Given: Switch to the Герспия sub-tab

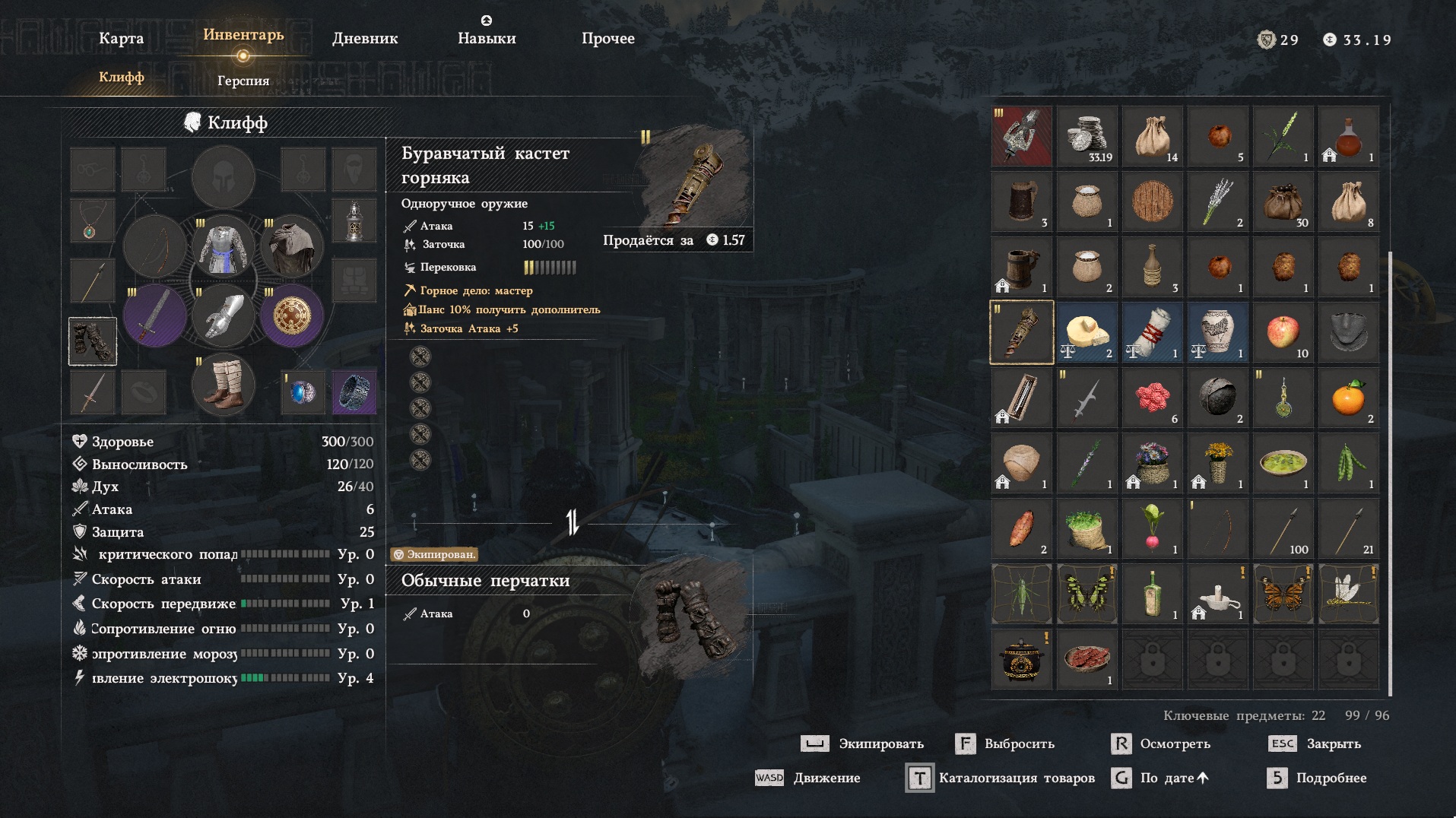Looking at the screenshot, I should pyautogui.click(x=243, y=81).
